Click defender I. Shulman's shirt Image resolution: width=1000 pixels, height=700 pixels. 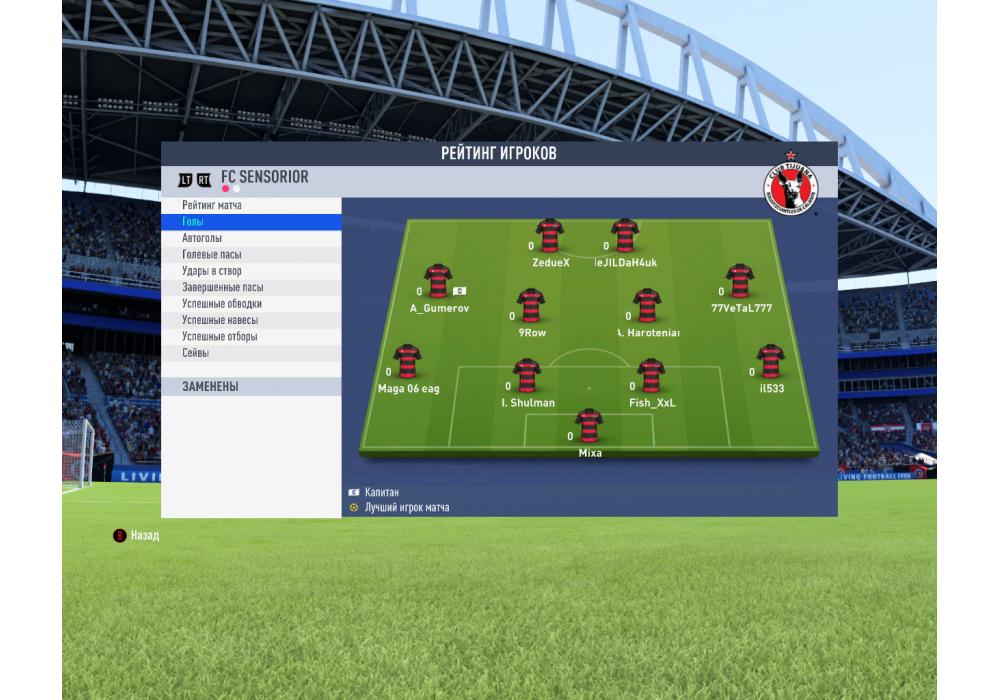(x=527, y=375)
